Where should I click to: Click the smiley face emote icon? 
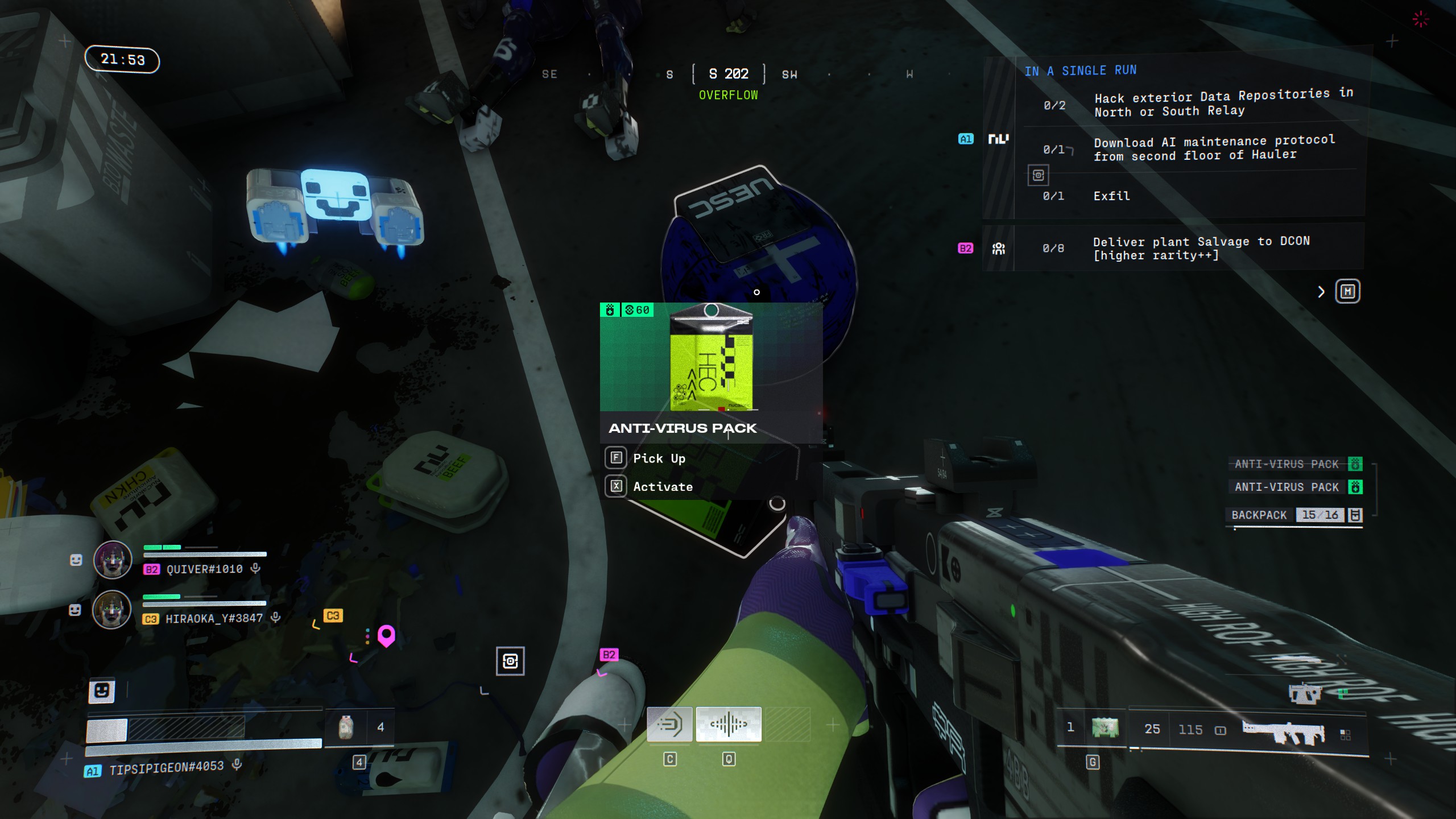point(102,691)
